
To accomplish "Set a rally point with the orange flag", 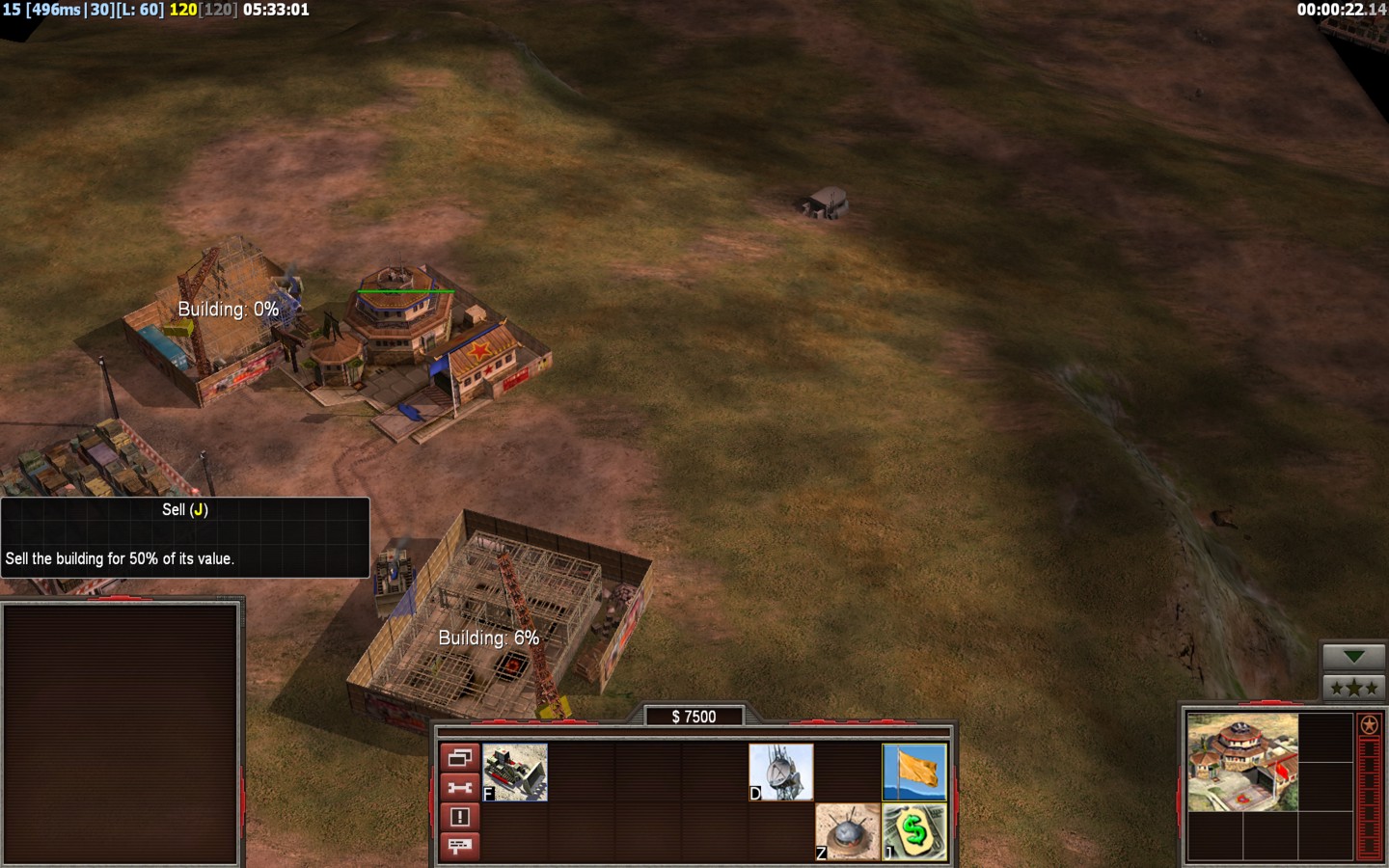I will pos(914,772).
